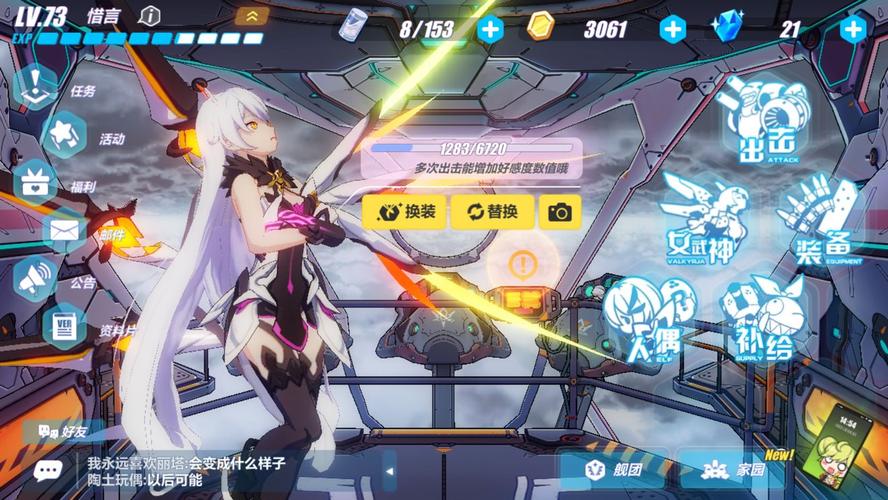Click the info icon beside player name
The width and height of the screenshot is (888, 500).
[x=149, y=16]
